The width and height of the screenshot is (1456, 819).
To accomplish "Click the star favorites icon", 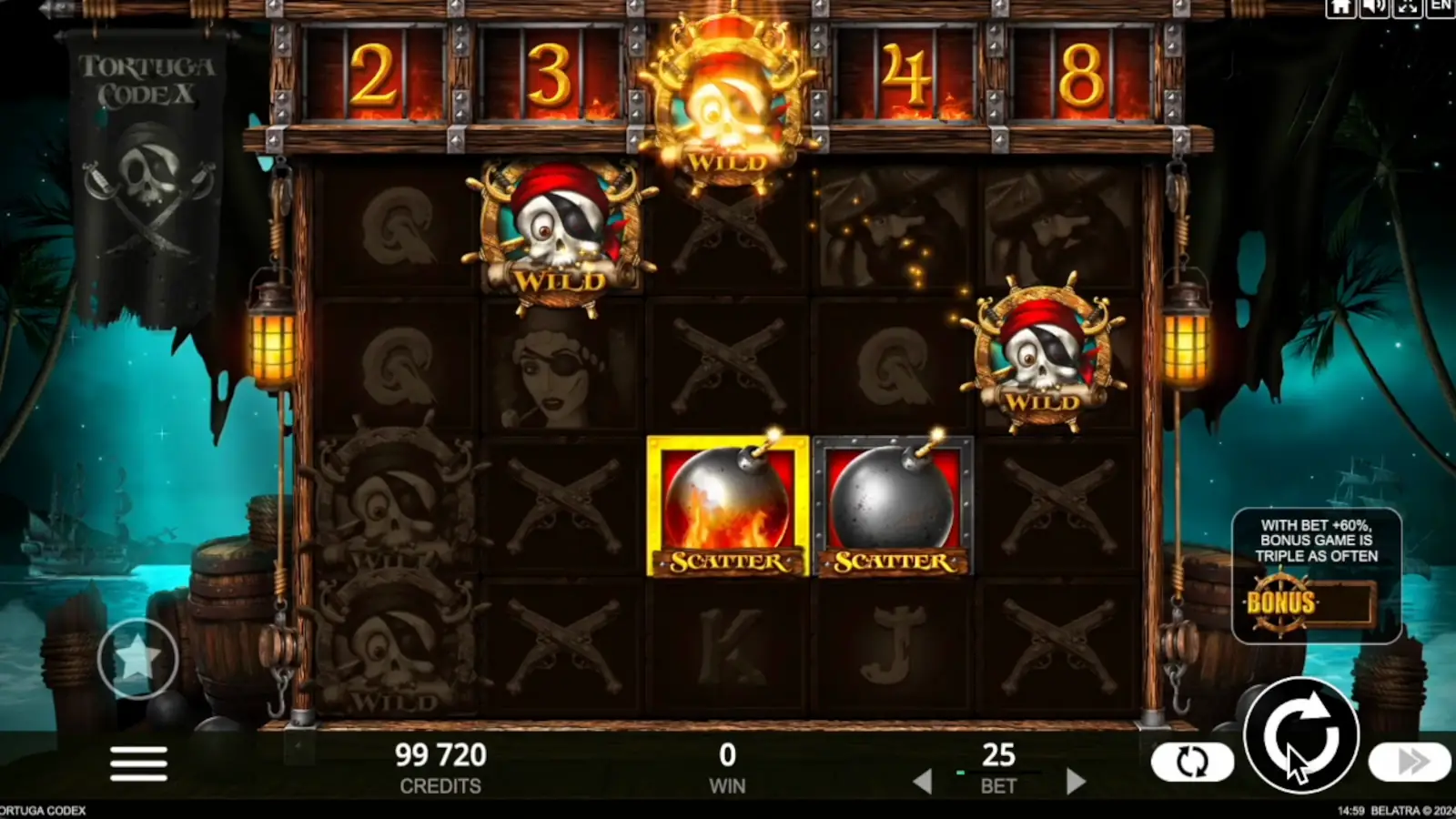I will (x=136, y=657).
